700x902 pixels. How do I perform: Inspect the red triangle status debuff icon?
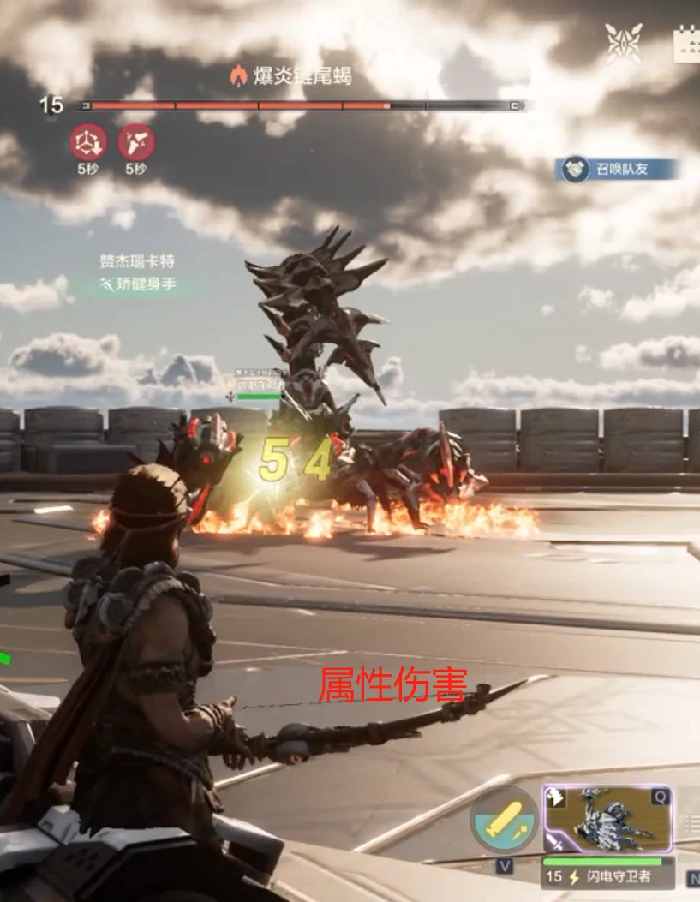point(88,142)
